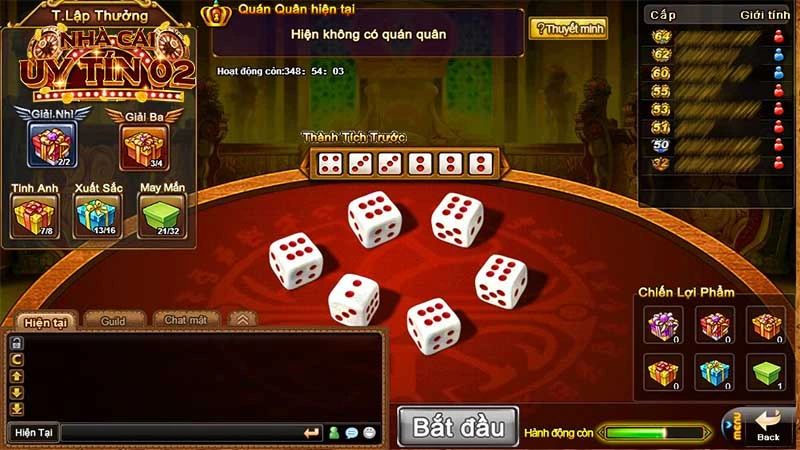Switch to the Guild chat tab
Screen dimensions: 800x450
pos(112,320)
